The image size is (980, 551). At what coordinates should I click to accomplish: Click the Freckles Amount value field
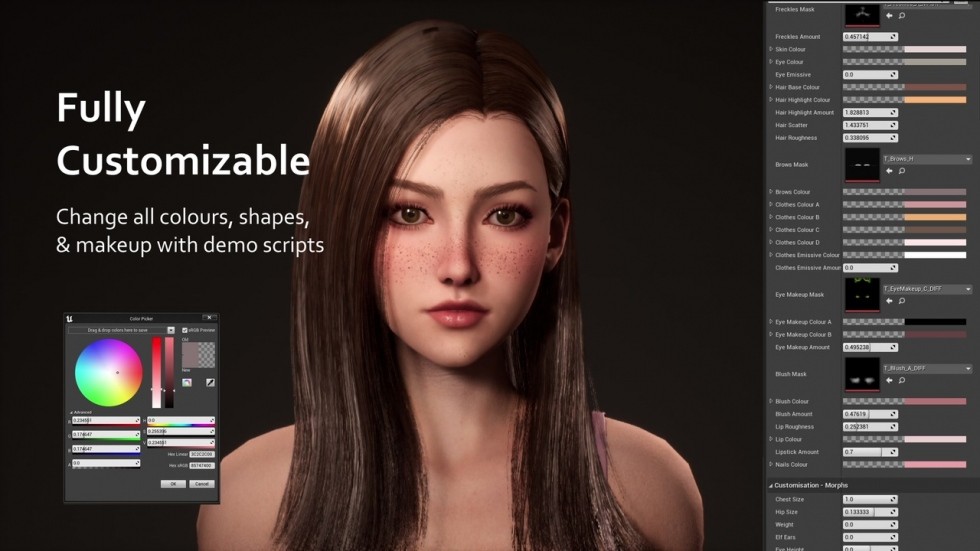[x=866, y=37]
